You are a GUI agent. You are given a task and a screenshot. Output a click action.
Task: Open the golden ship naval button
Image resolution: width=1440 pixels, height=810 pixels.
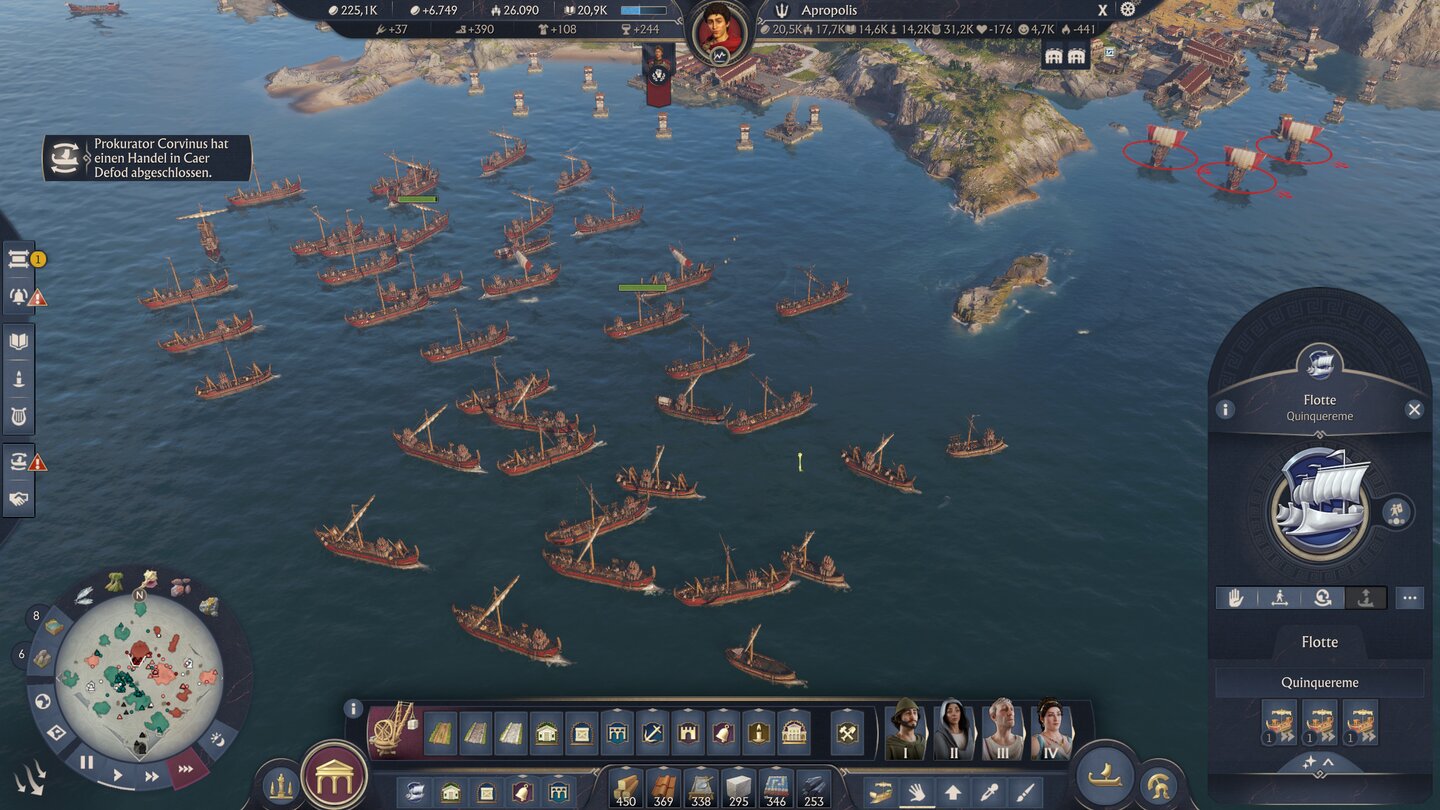pyautogui.click(x=1105, y=774)
